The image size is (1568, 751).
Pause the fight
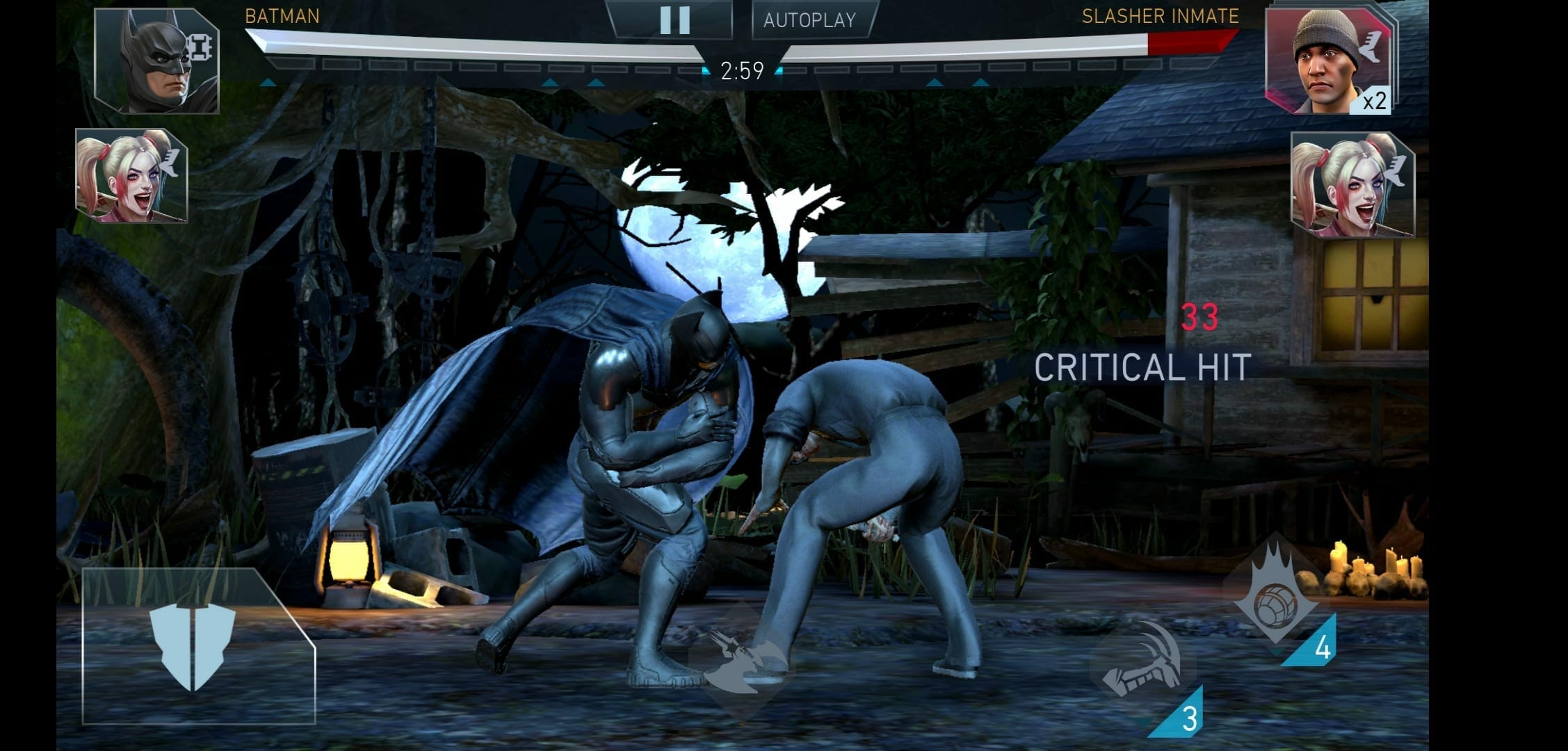tap(674, 20)
